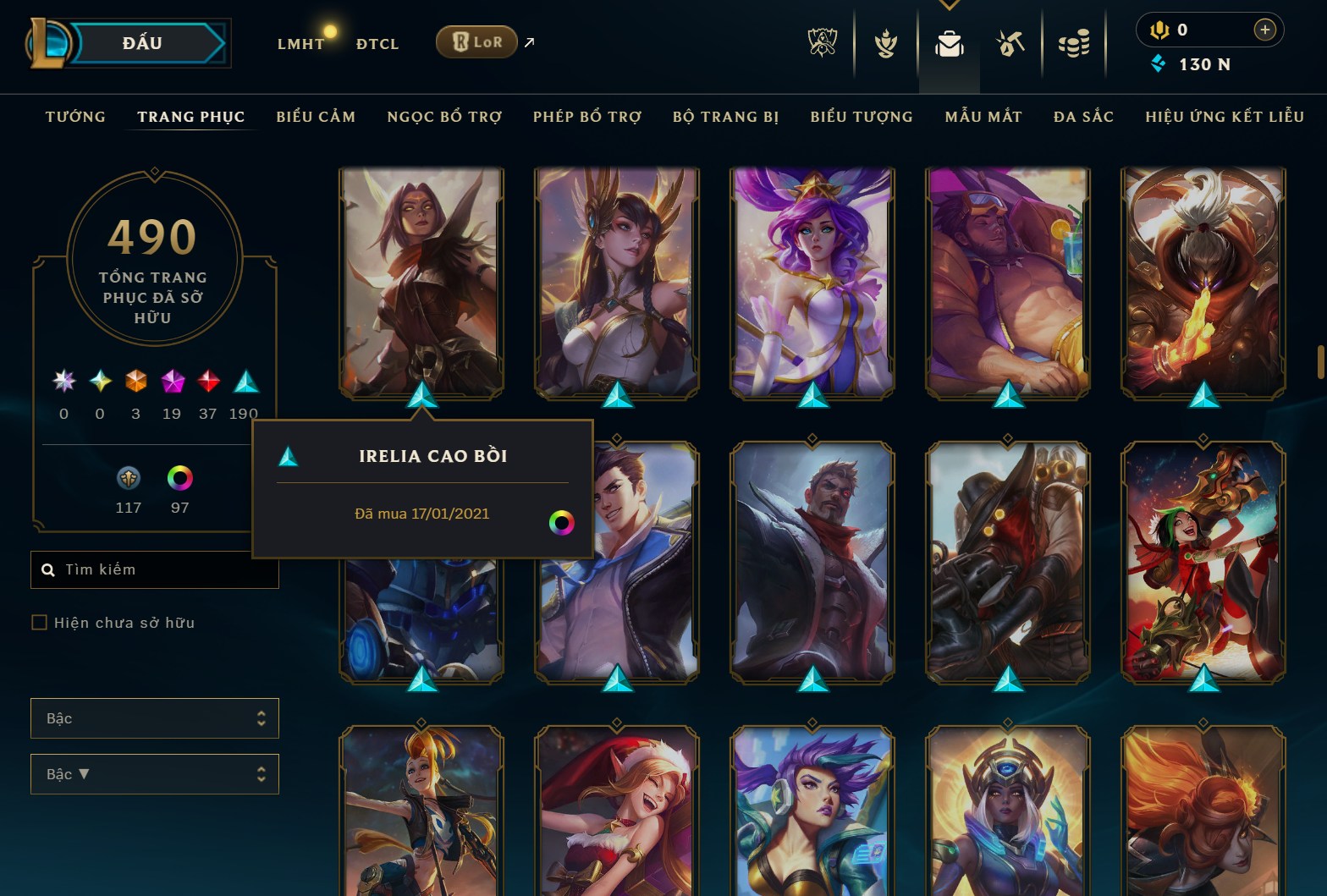Open the first 'Bậc' dropdown filter
This screenshot has height=896, width=1327.
click(155, 717)
